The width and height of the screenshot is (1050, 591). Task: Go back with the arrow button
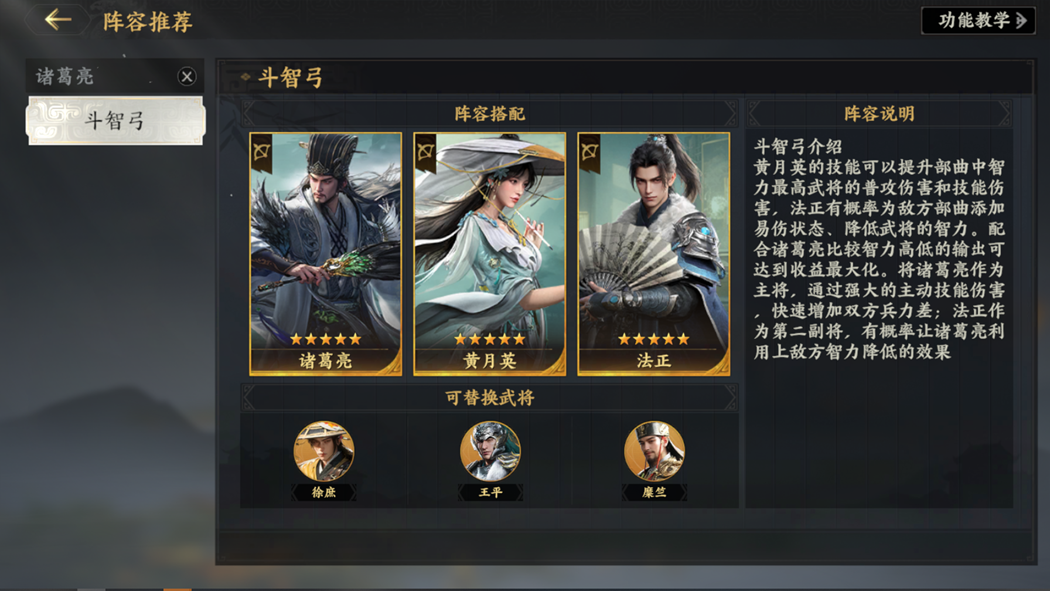(x=58, y=20)
